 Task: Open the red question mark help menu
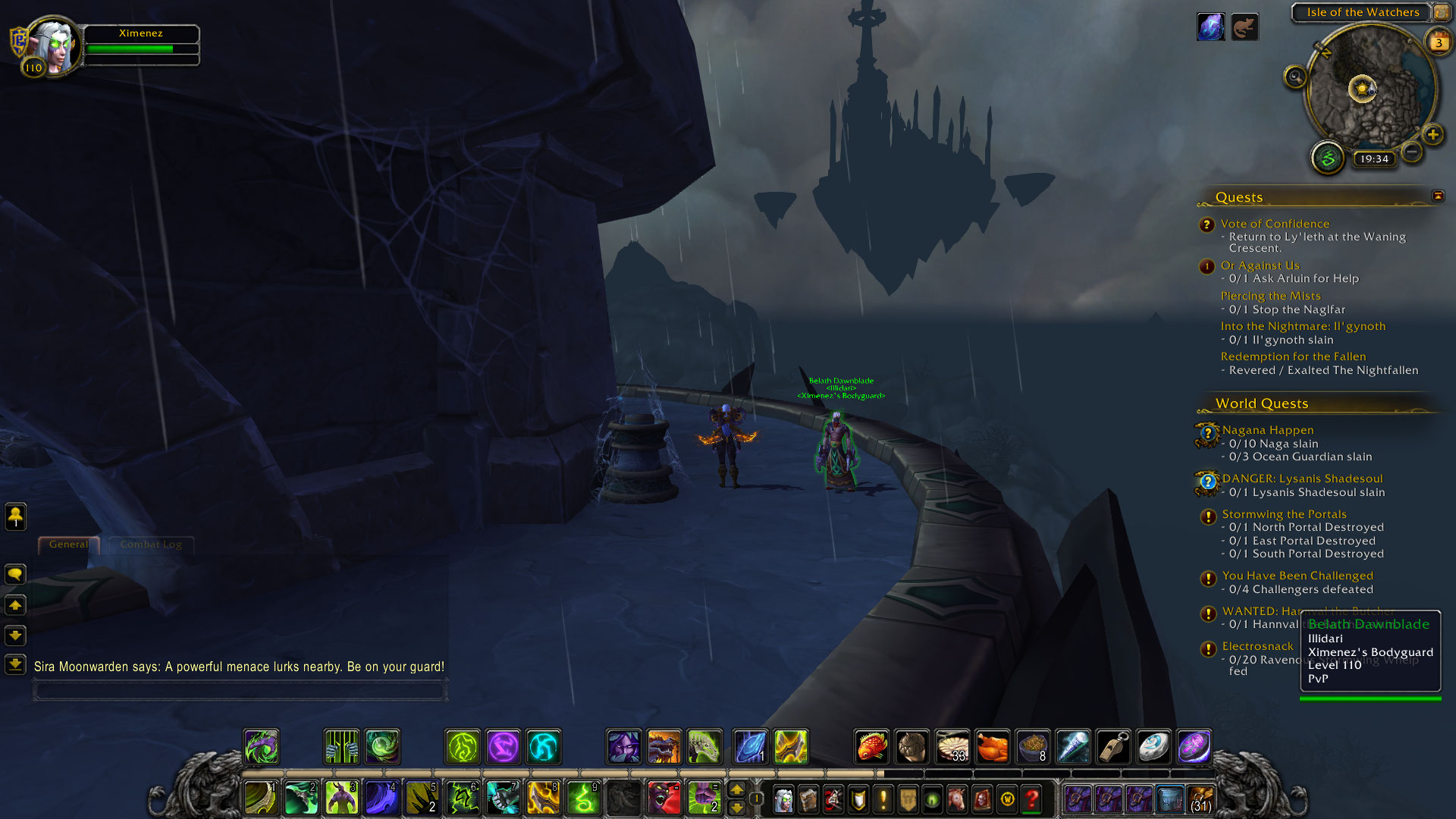point(1032,799)
